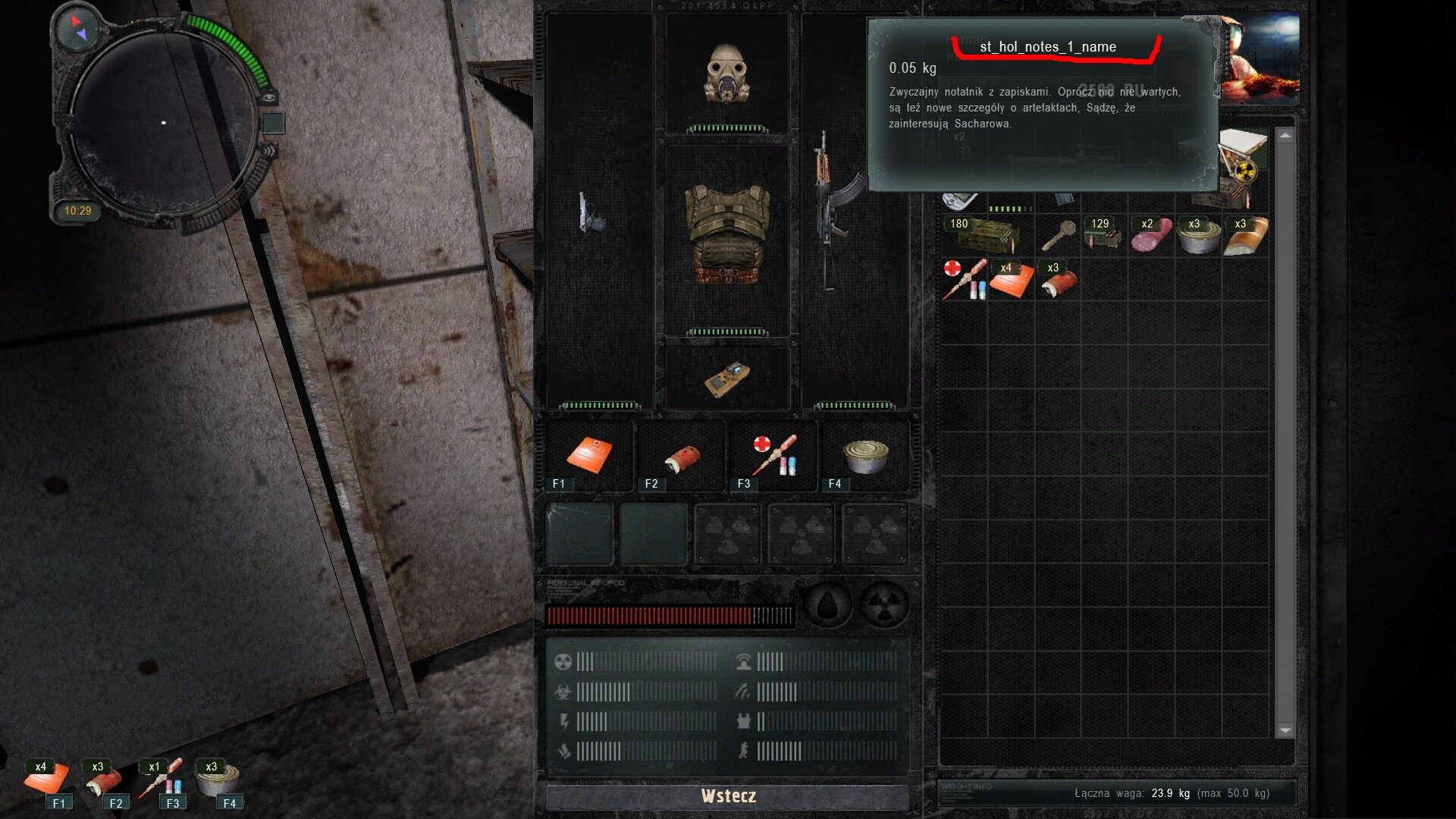
Task: Select the x3 canned food stack in inventory
Action: point(1198,237)
